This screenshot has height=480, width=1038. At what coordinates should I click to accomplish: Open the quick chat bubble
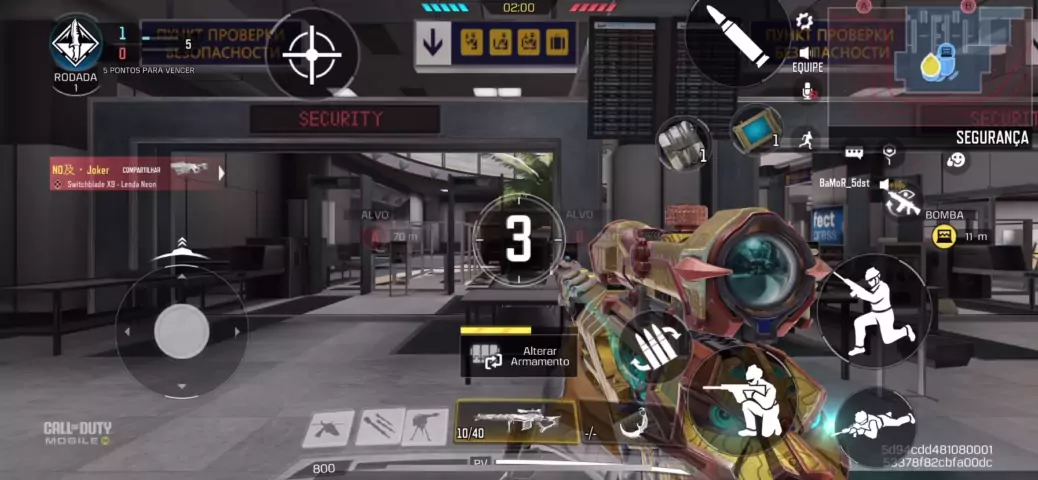[x=854, y=153]
